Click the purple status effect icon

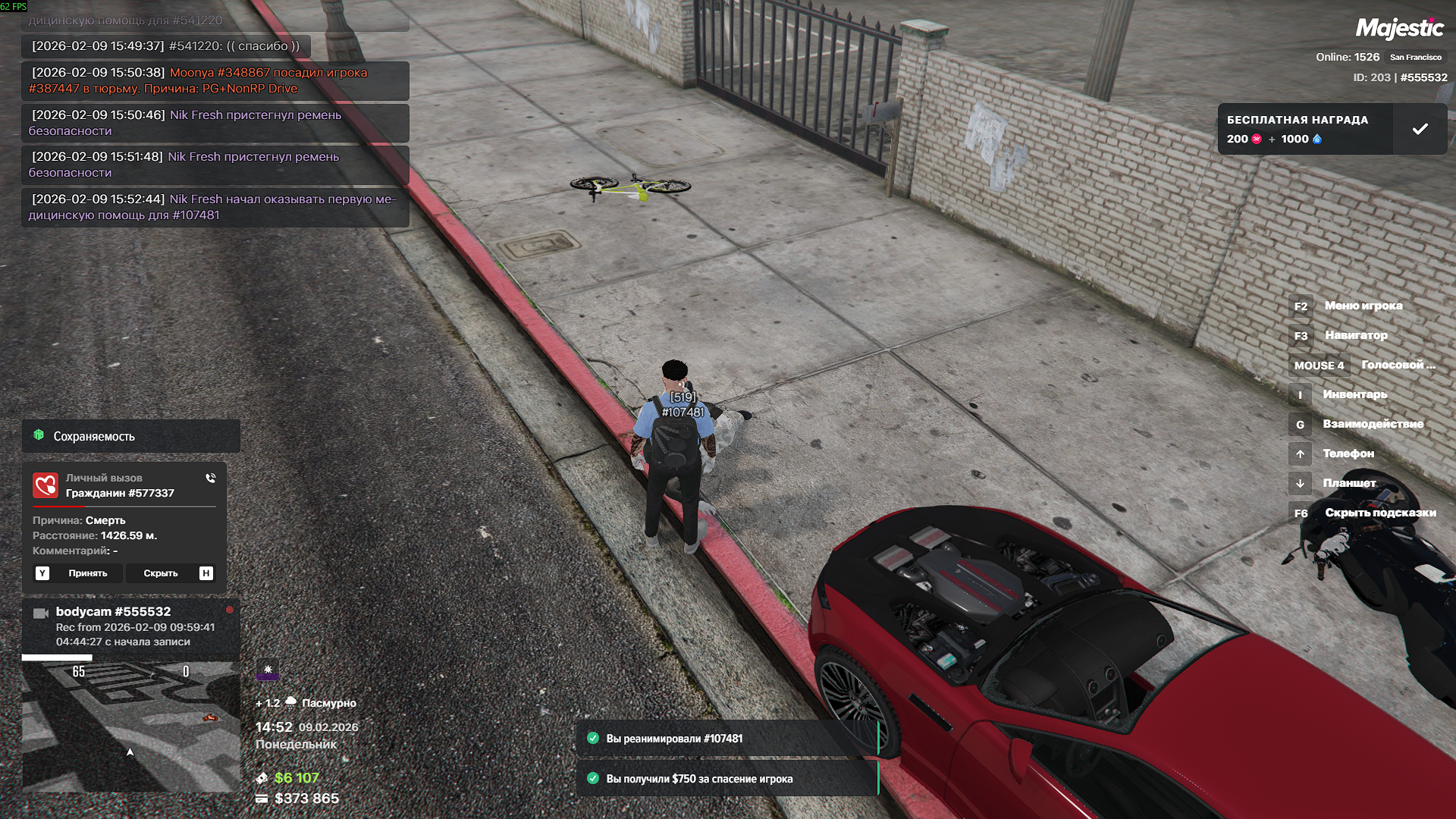pos(268,670)
